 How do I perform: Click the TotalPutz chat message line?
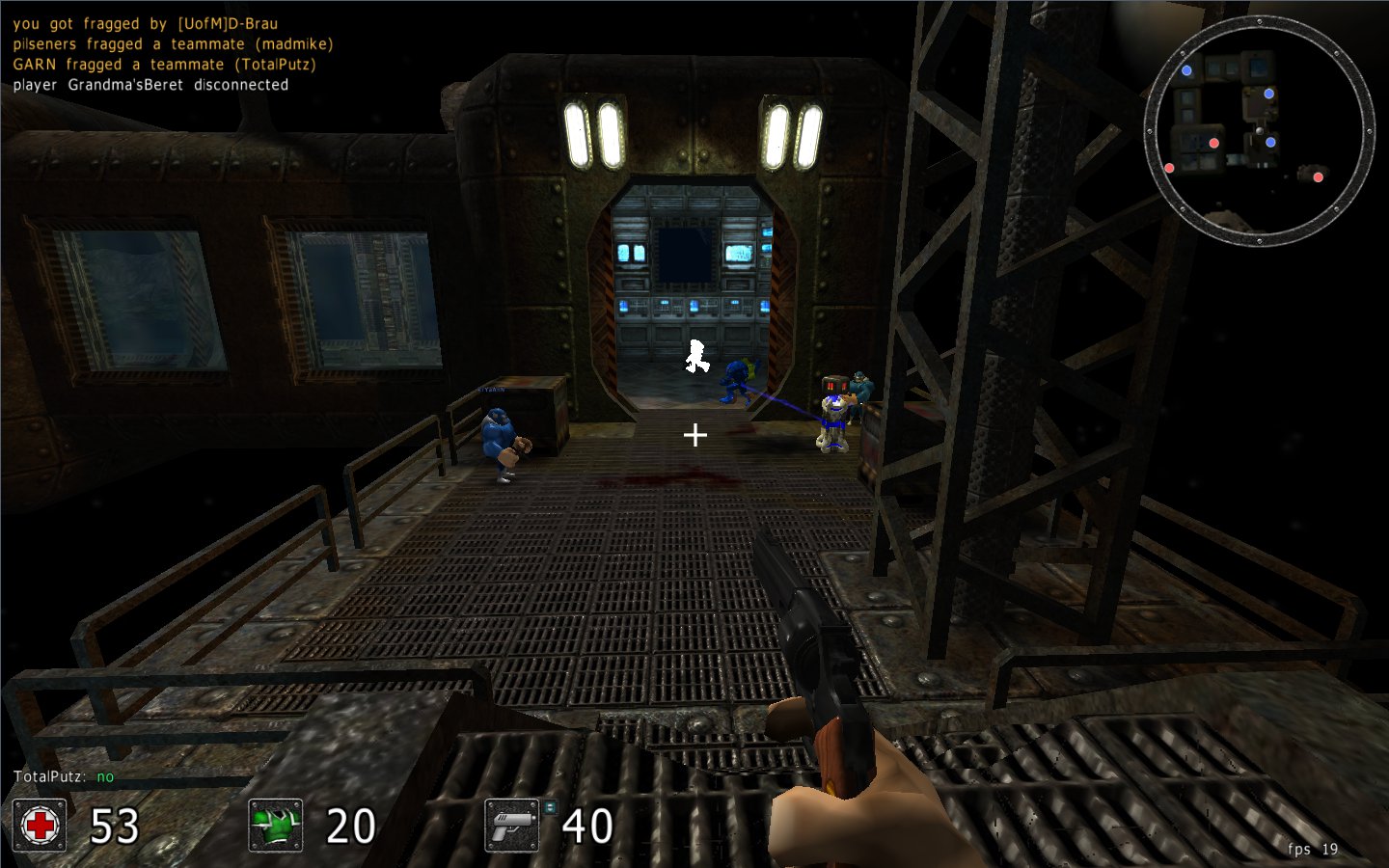tap(64, 776)
